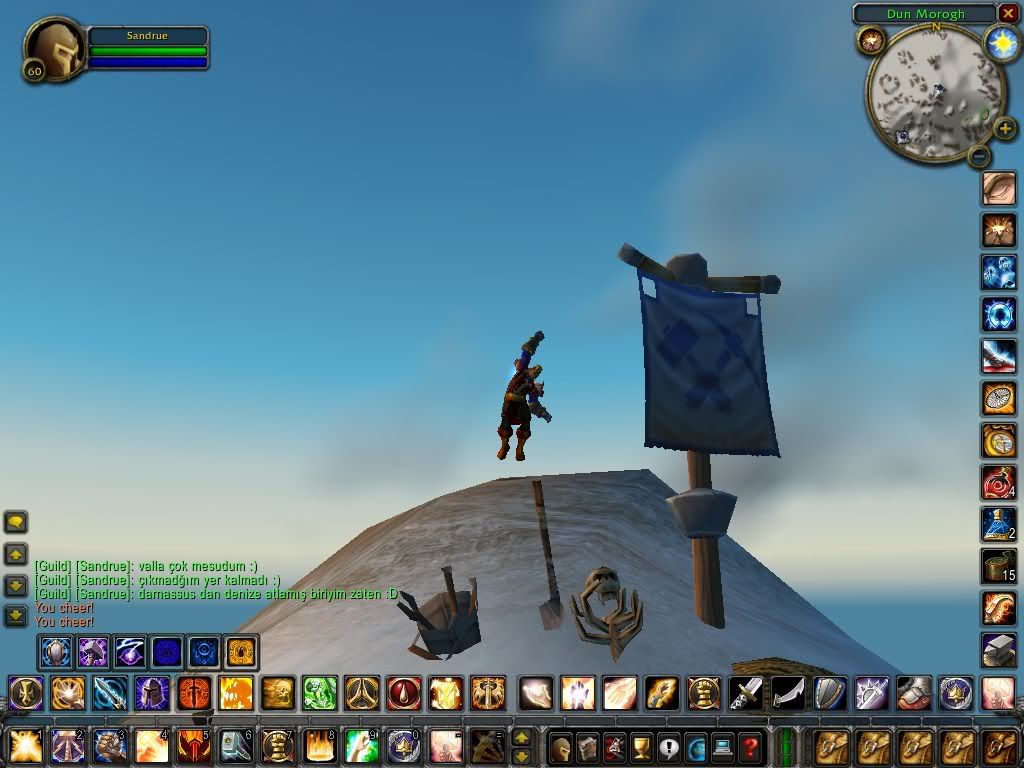
Task: Toggle the minimap tracking icon
Action: pos(871,41)
